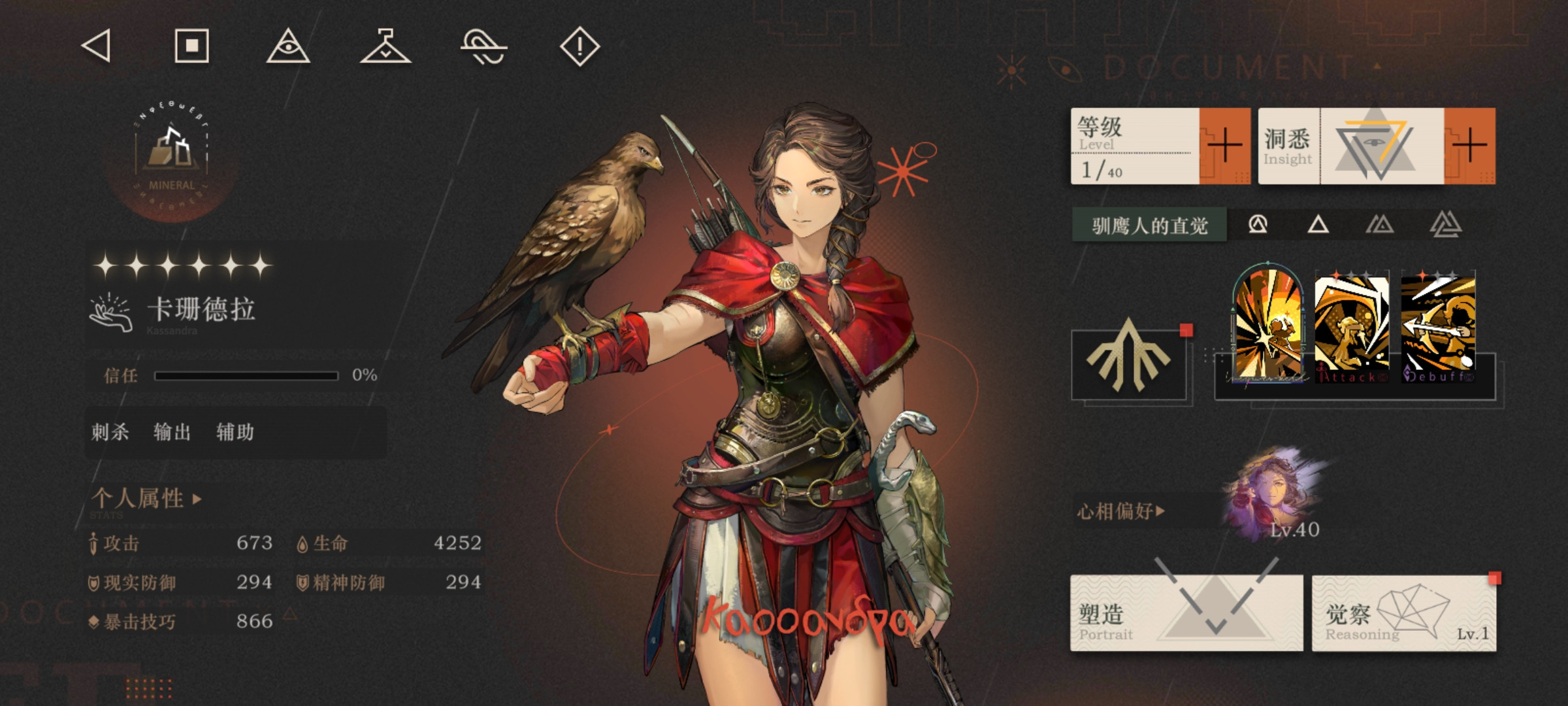Screen dimensions: 1568x706
Task: Click the flask-shaped triangle icon
Action: [385, 46]
